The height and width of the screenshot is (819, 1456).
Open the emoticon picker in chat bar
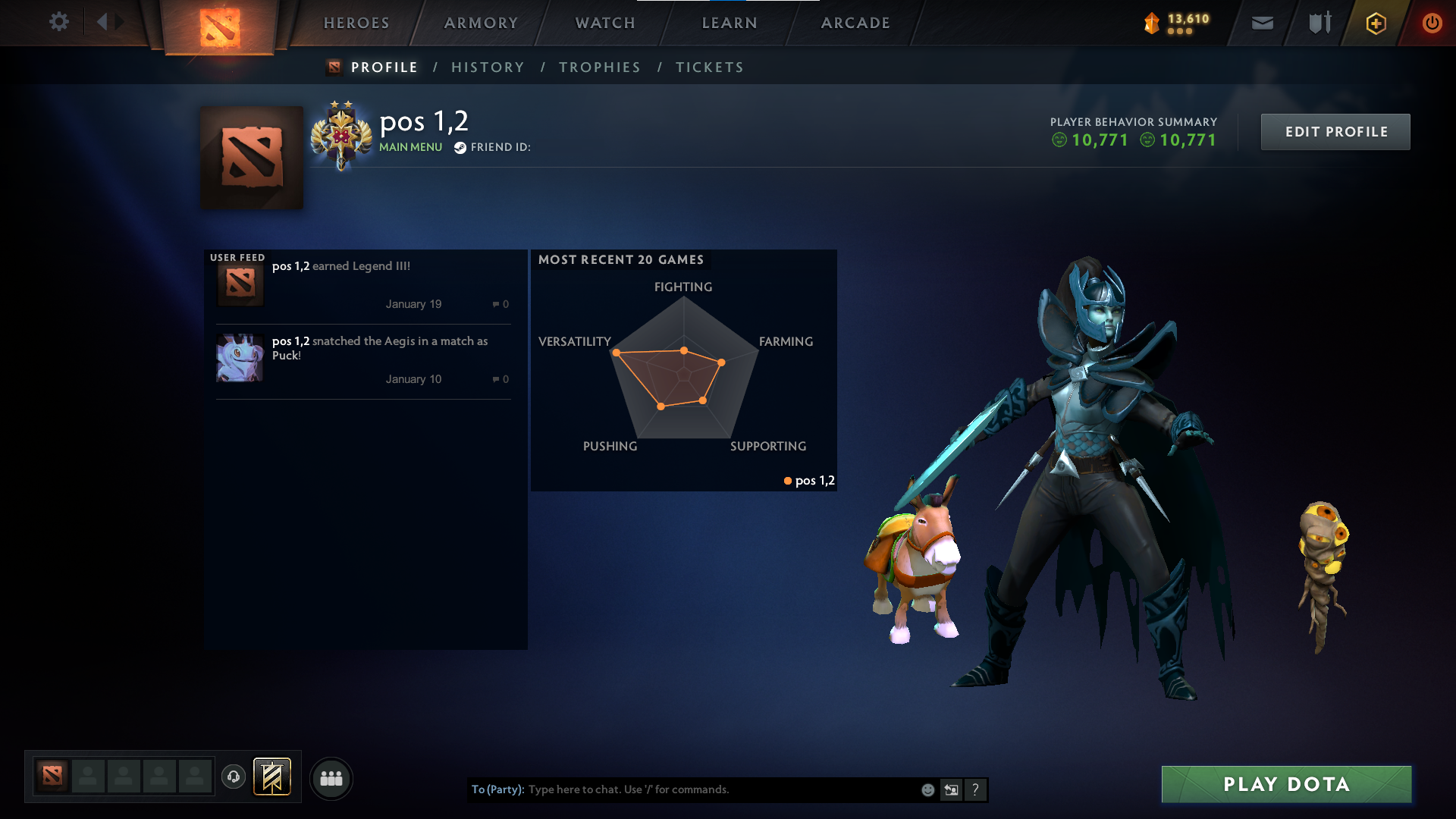coord(927,789)
